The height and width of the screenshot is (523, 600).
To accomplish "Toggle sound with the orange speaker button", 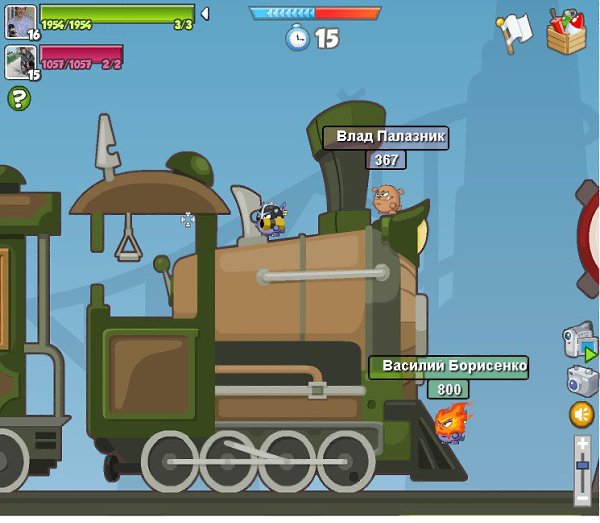I will tap(581, 414).
